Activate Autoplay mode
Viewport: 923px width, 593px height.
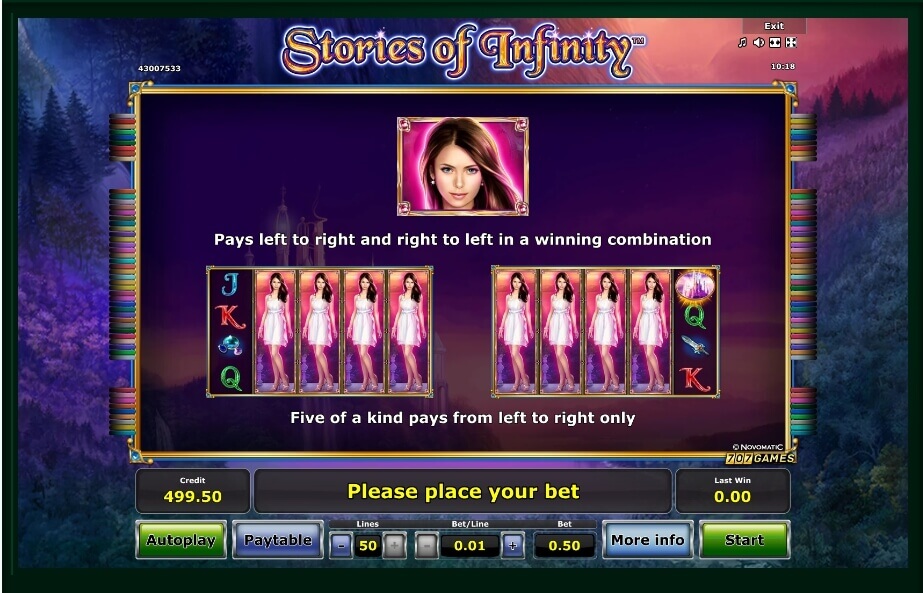pyautogui.click(x=181, y=540)
